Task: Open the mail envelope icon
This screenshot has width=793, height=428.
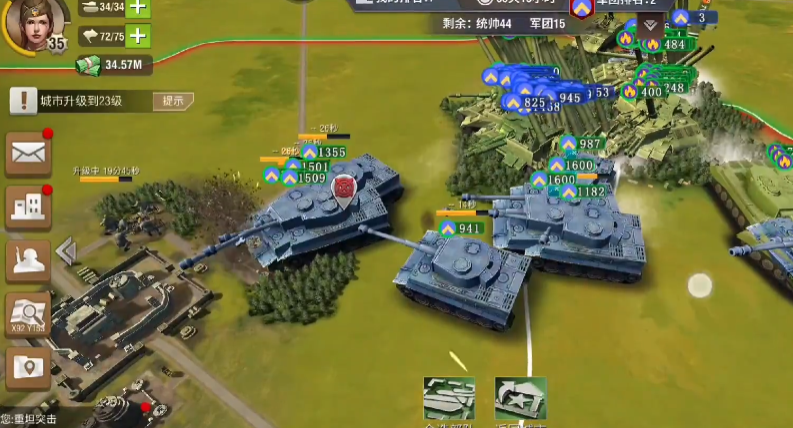Action: tap(28, 152)
